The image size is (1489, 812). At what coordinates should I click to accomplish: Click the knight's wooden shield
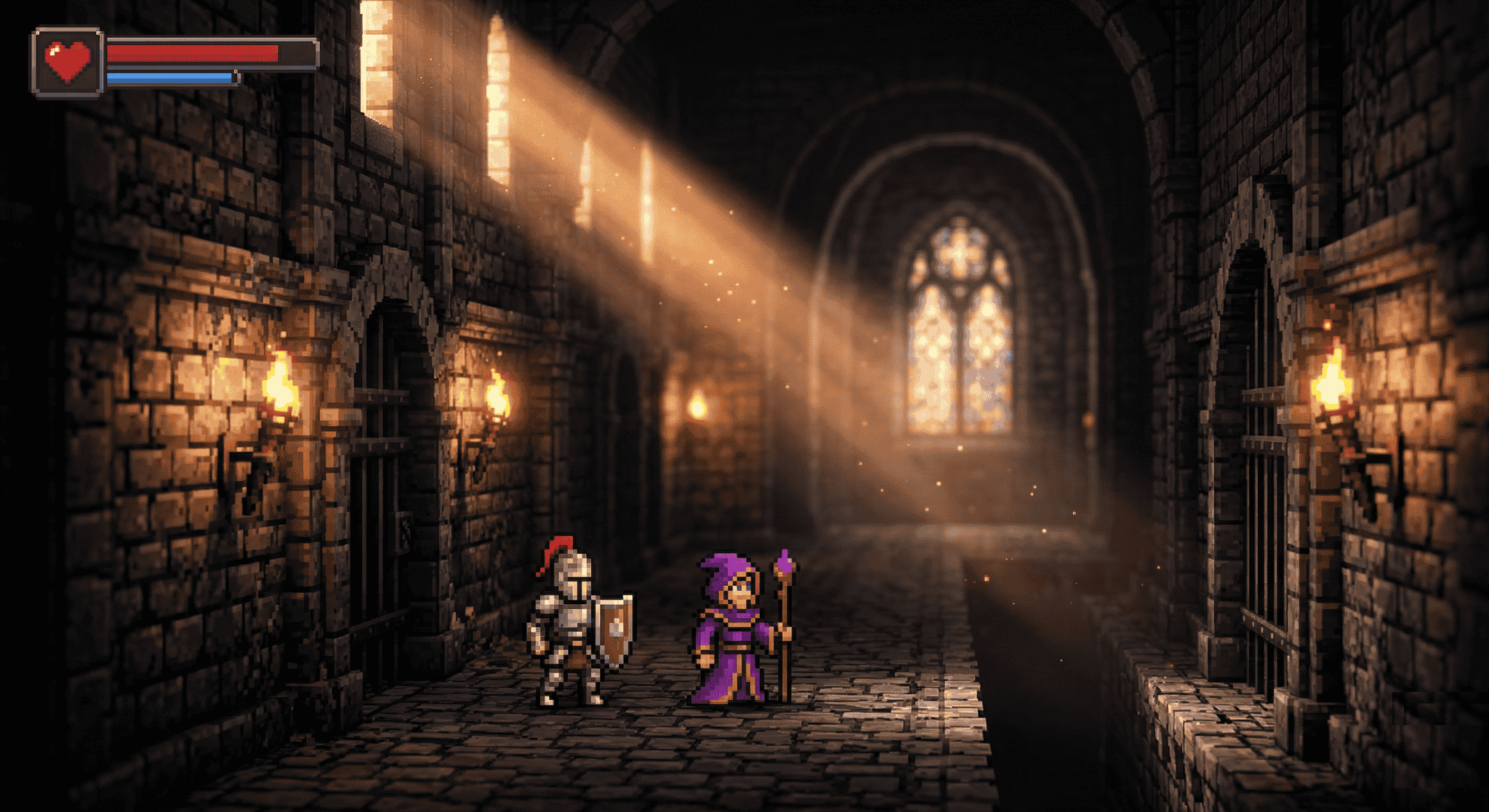(x=614, y=629)
